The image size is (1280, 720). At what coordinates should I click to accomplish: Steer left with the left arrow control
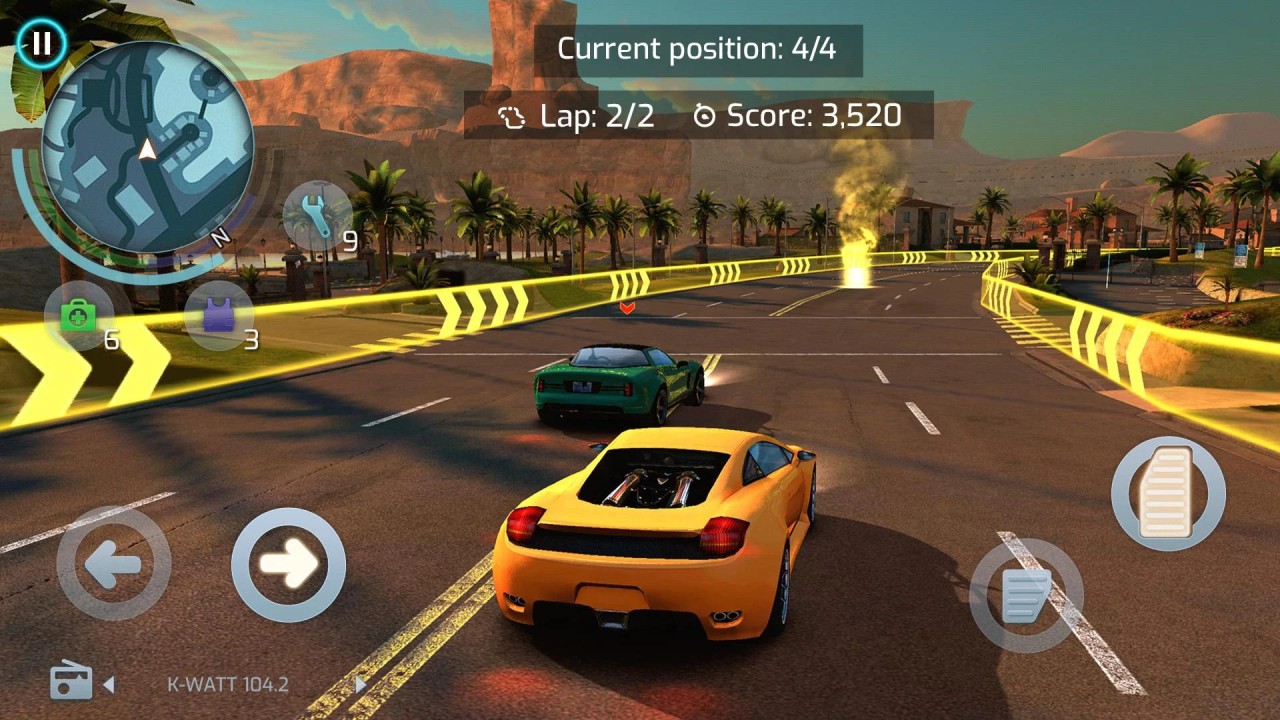click(113, 565)
